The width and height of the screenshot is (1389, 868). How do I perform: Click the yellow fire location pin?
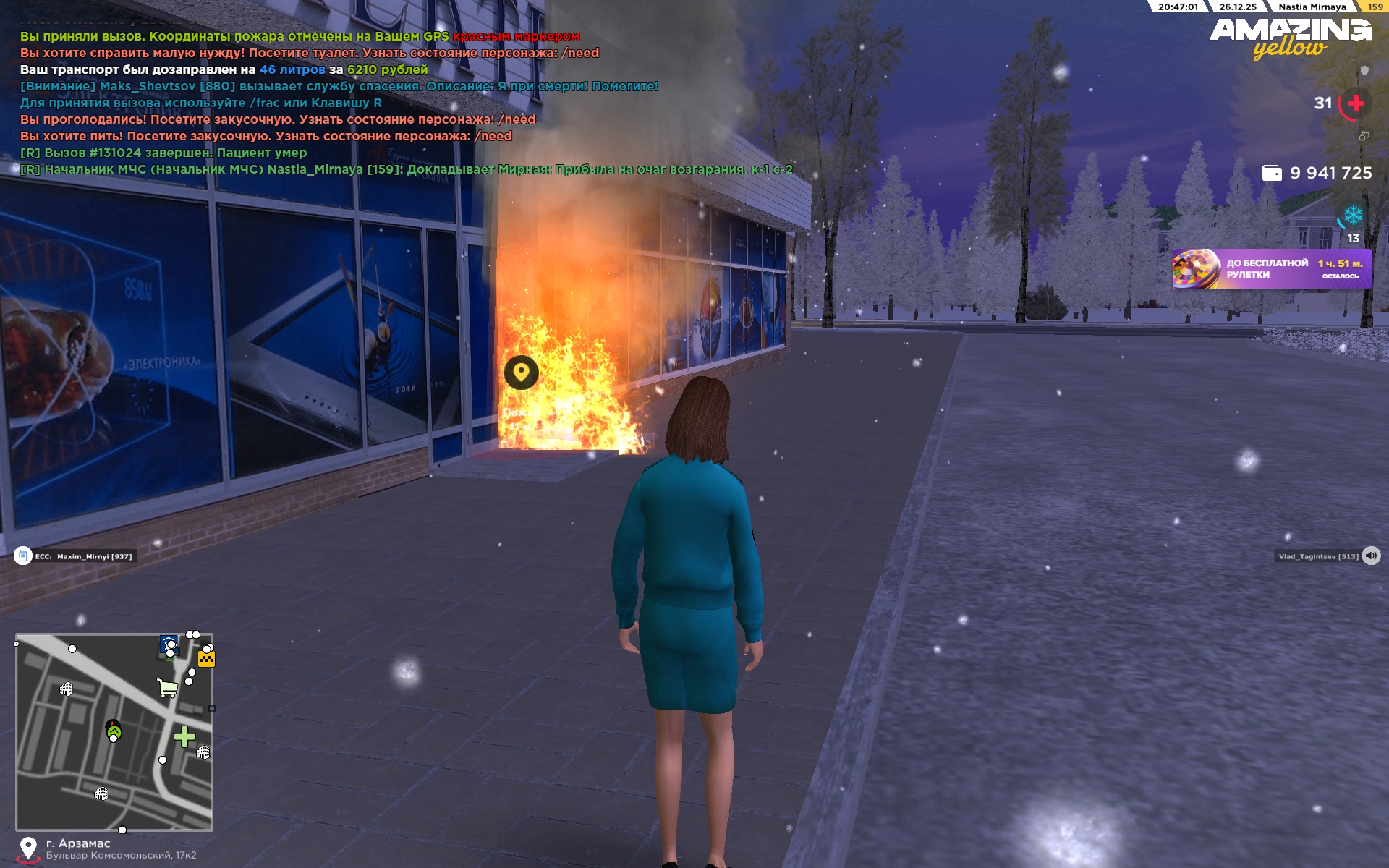click(x=521, y=373)
